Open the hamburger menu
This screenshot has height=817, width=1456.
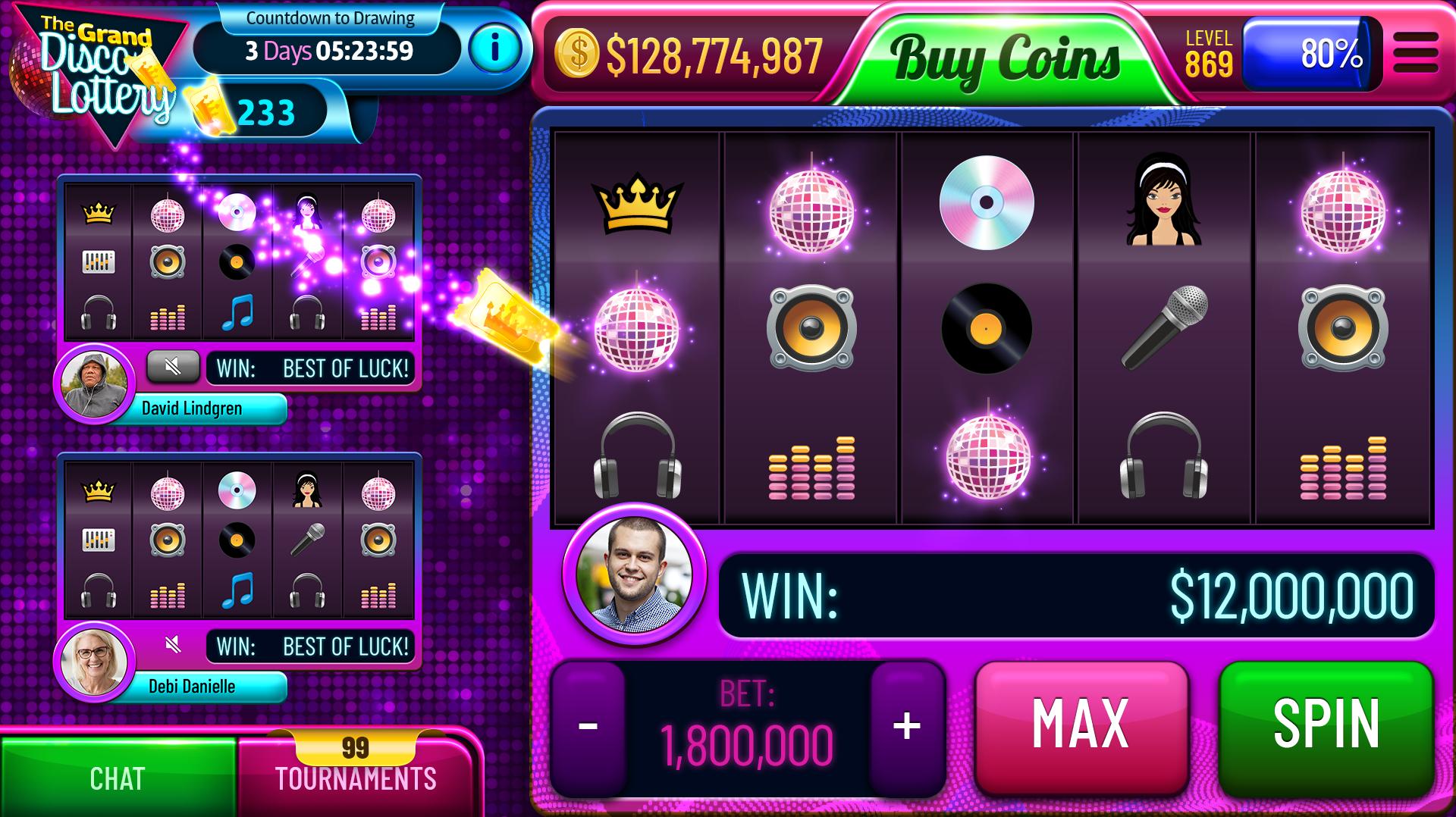1415,53
